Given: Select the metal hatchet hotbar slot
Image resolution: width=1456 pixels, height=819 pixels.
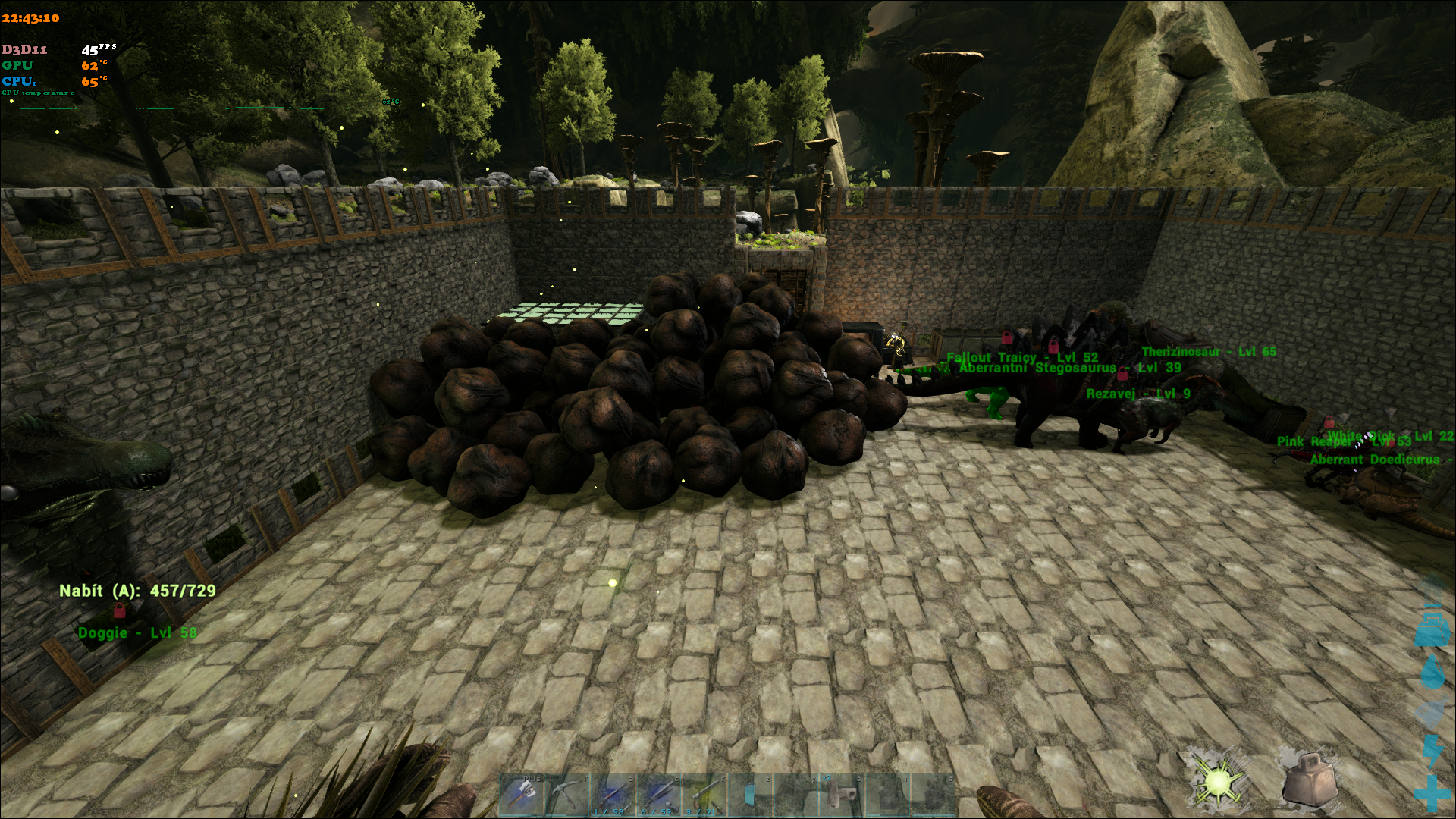Looking at the screenshot, I should pos(523,795).
